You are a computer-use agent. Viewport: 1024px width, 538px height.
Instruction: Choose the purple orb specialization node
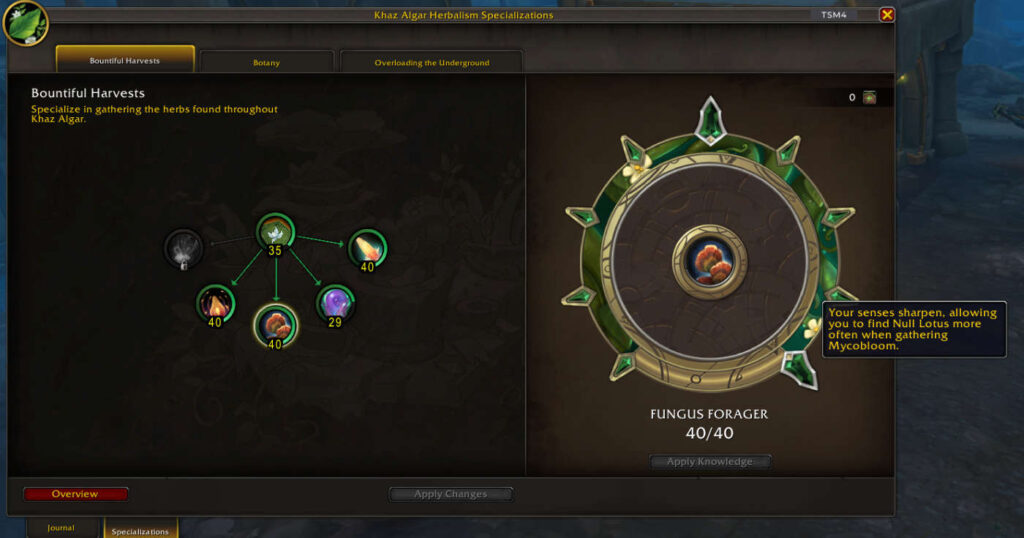335,302
